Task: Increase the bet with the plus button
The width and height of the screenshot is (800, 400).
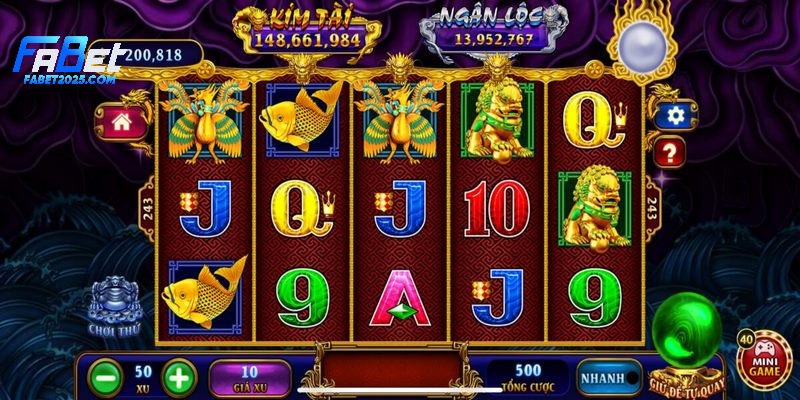Action: [177, 377]
